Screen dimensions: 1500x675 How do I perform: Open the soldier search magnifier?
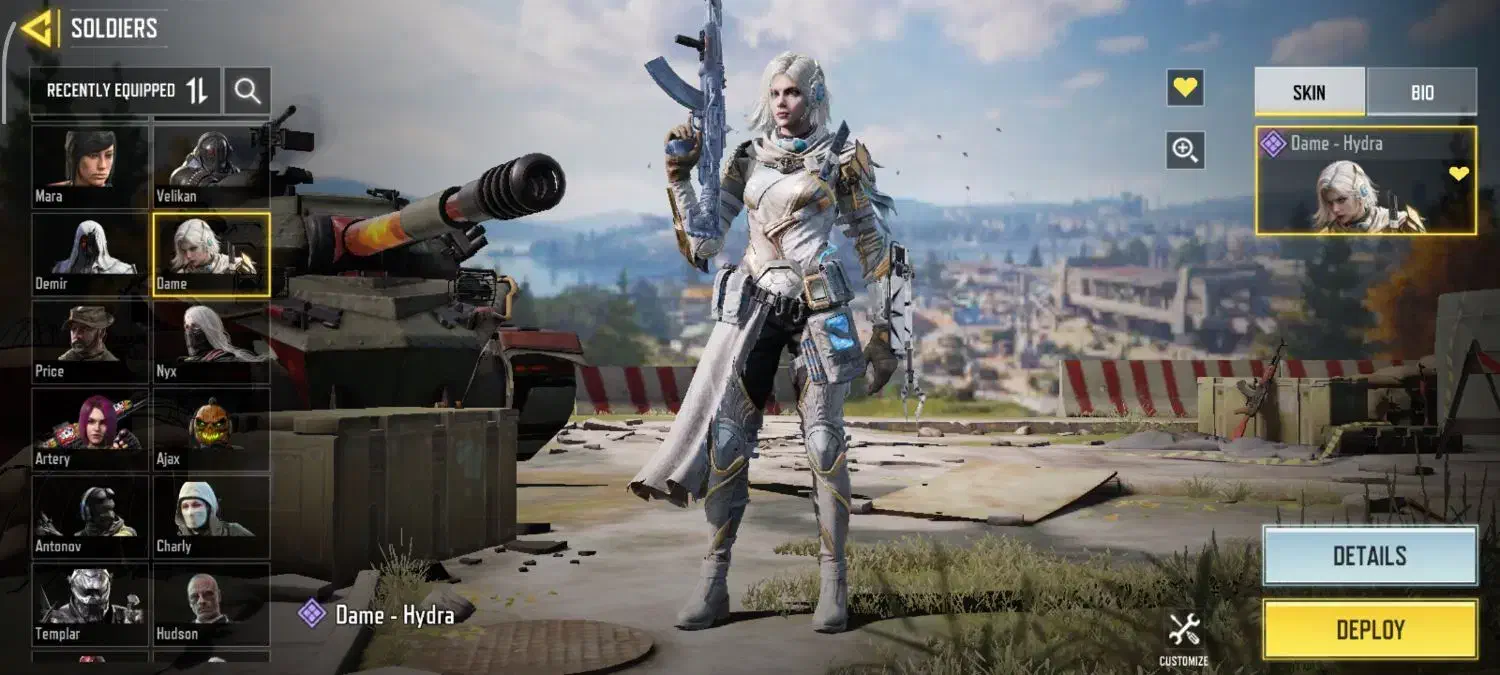pyautogui.click(x=247, y=91)
